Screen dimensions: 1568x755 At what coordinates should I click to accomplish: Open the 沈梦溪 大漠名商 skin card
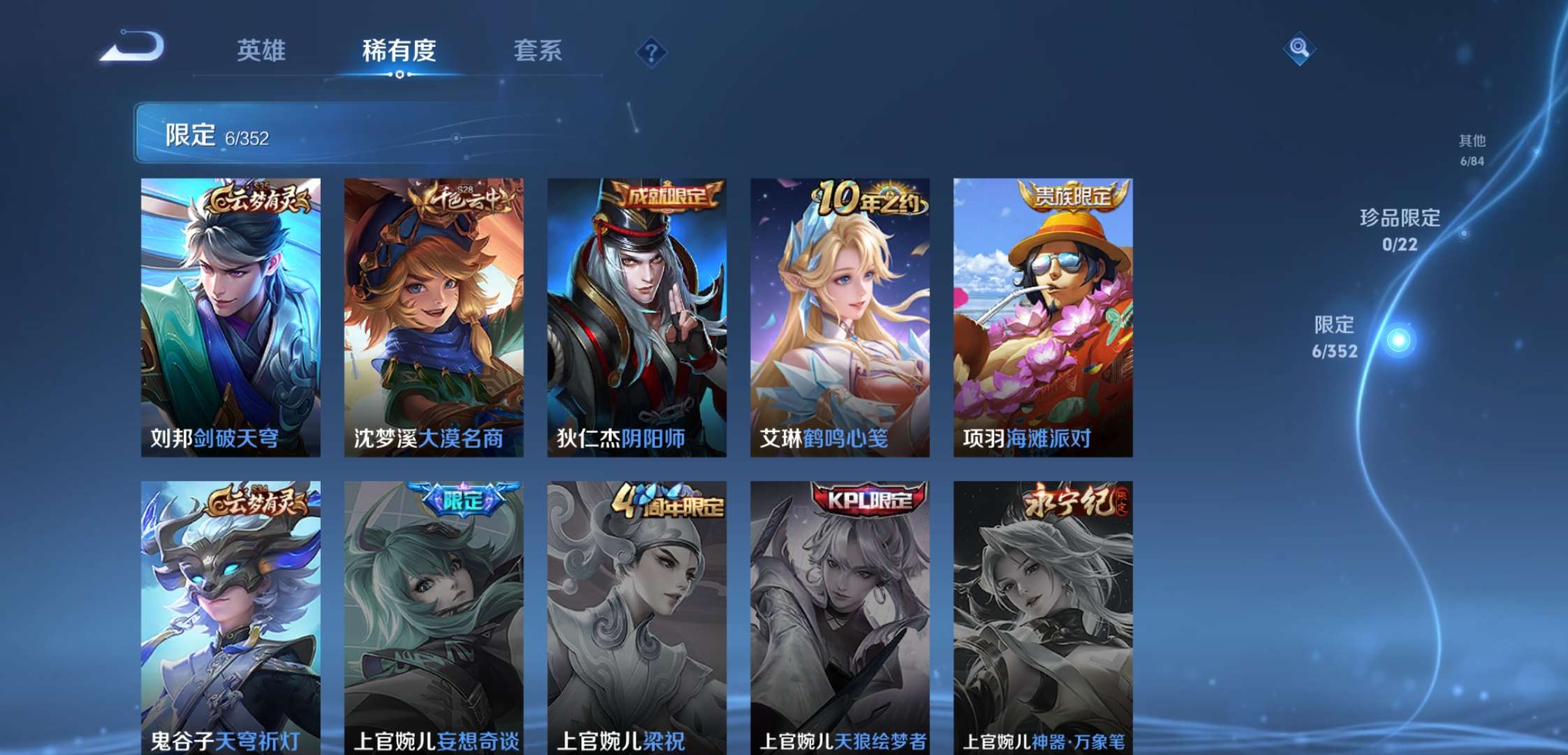[x=432, y=315]
